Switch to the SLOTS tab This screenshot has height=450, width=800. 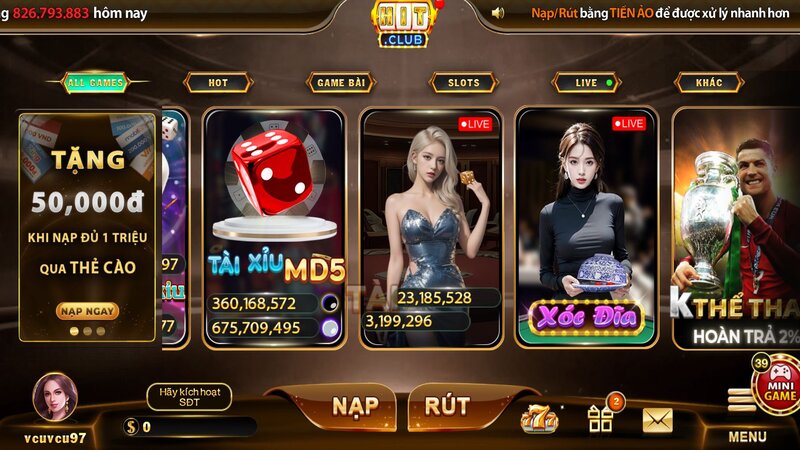(463, 83)
